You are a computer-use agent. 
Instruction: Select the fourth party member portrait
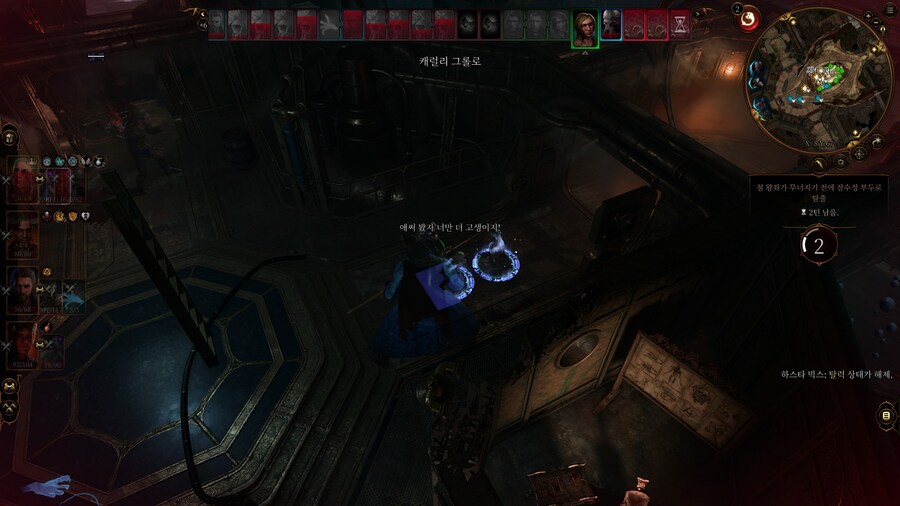(24, 345)
